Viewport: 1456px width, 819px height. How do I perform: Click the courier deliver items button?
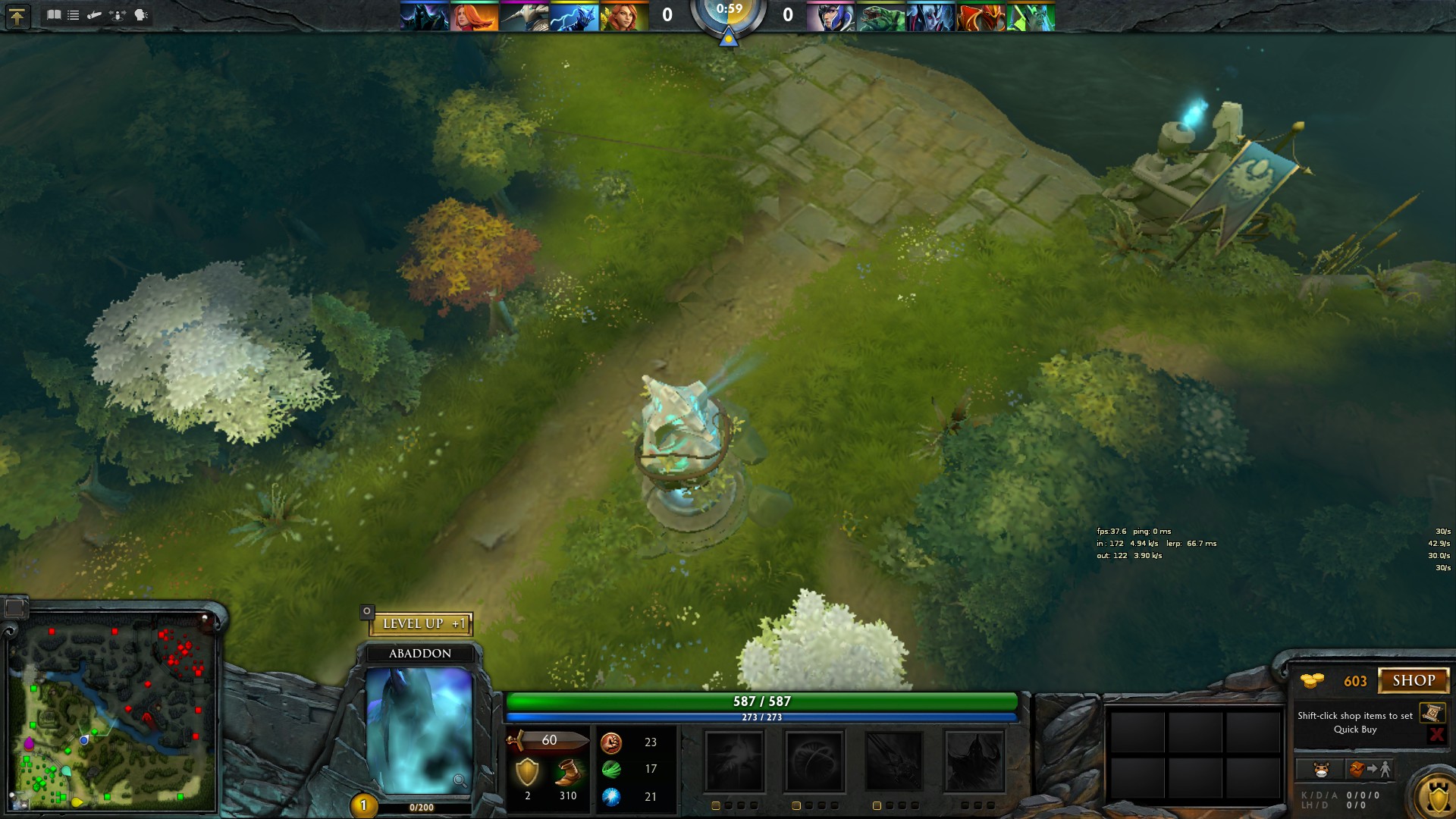pos(1370,770)
